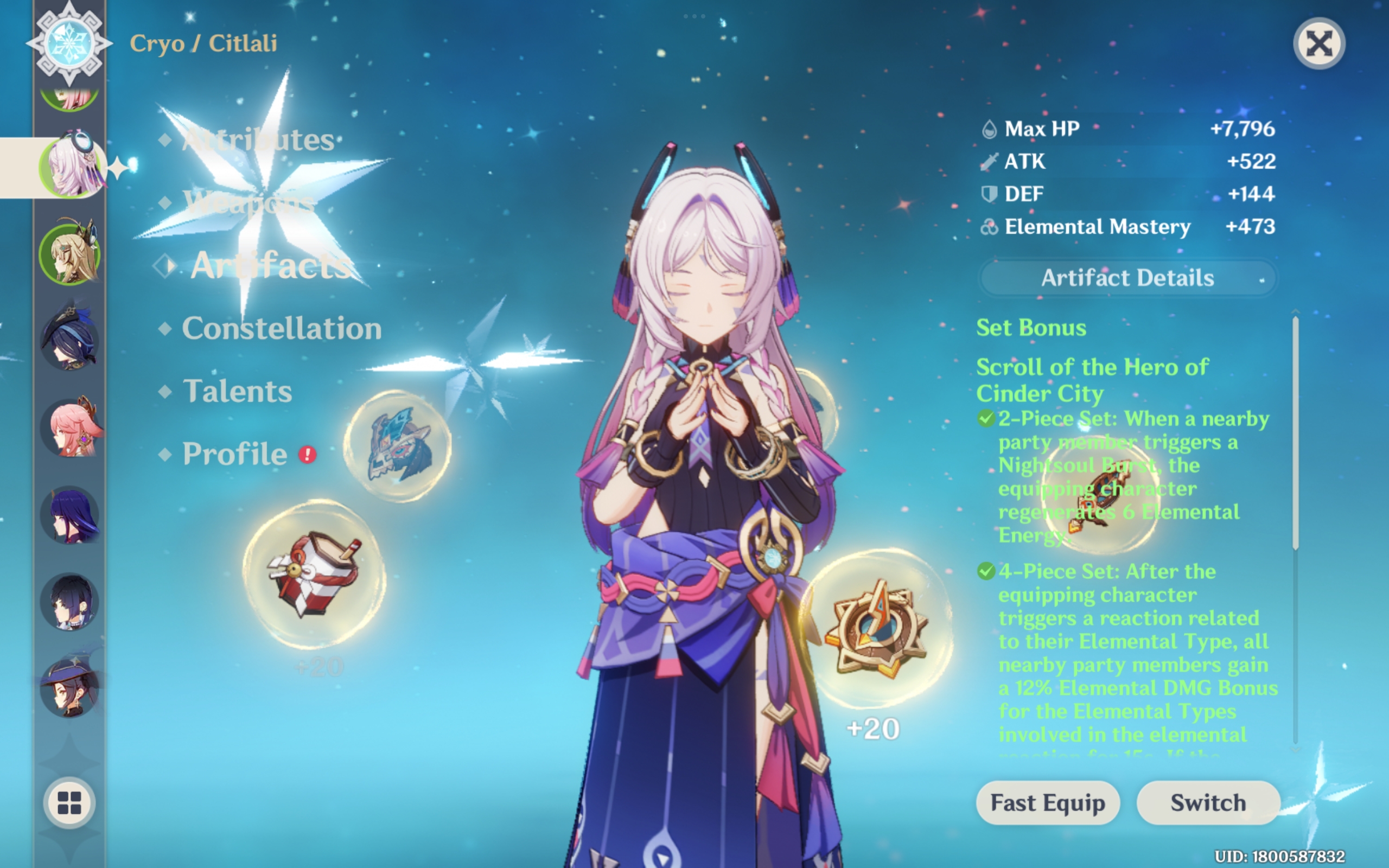The height and width of the screenshot is (868, 1389).
Task: Click the alert badge next to Profile
Action: click(x=307, y=454)
